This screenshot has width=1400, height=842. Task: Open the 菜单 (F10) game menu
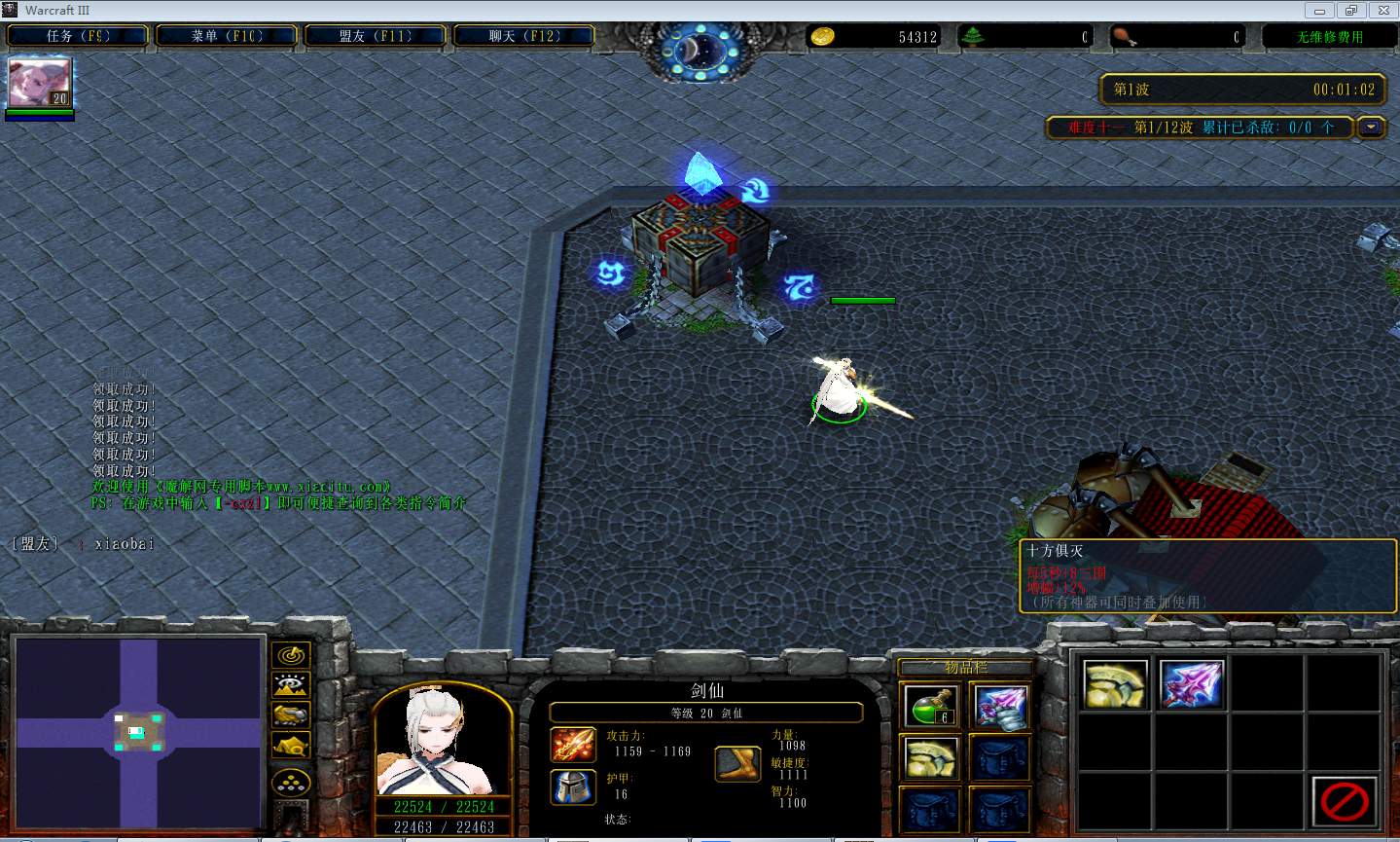(x=227, y=36)
